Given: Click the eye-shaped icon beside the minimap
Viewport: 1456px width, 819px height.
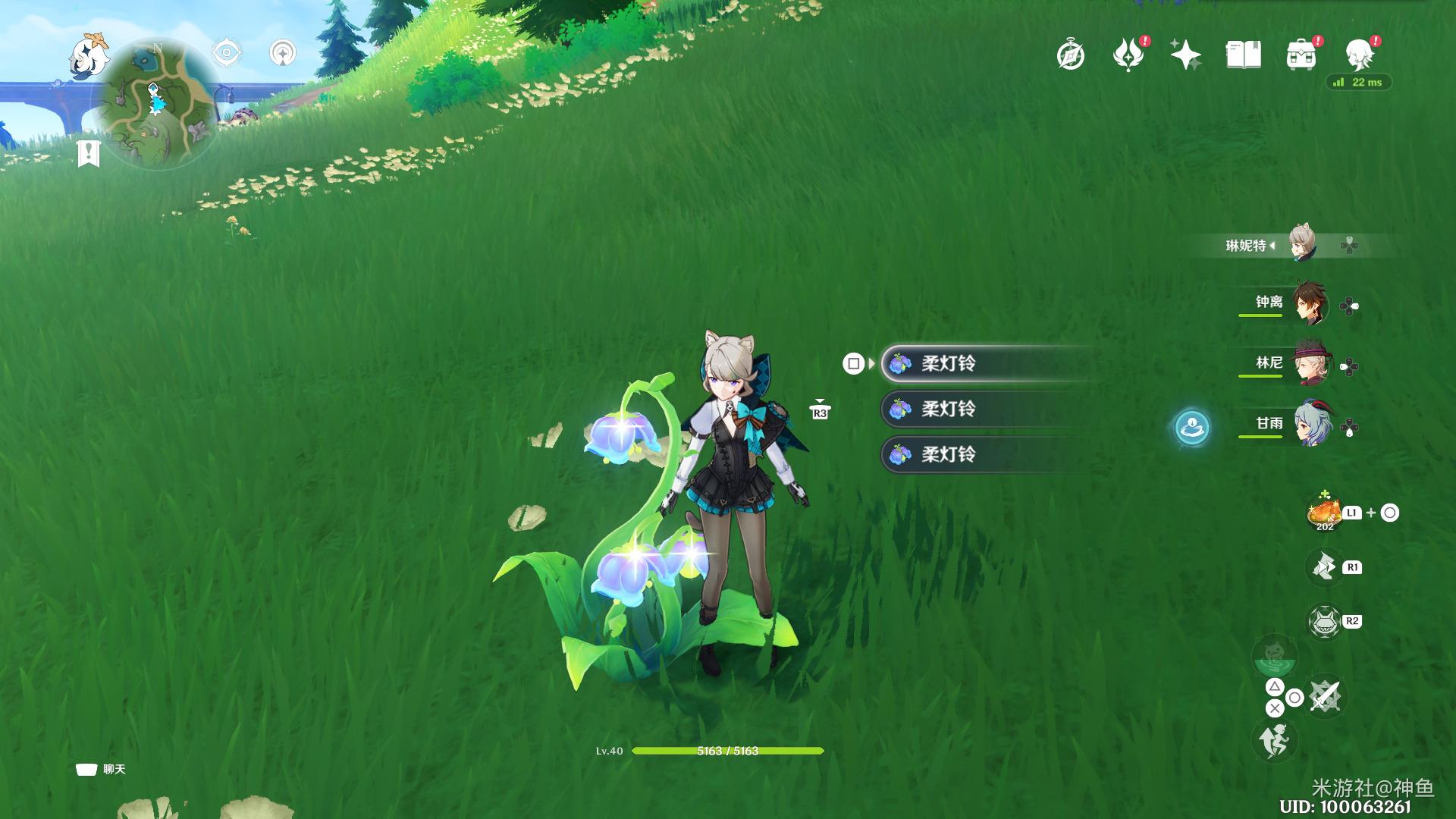Looking at the screenshot, I should [227, 53].
